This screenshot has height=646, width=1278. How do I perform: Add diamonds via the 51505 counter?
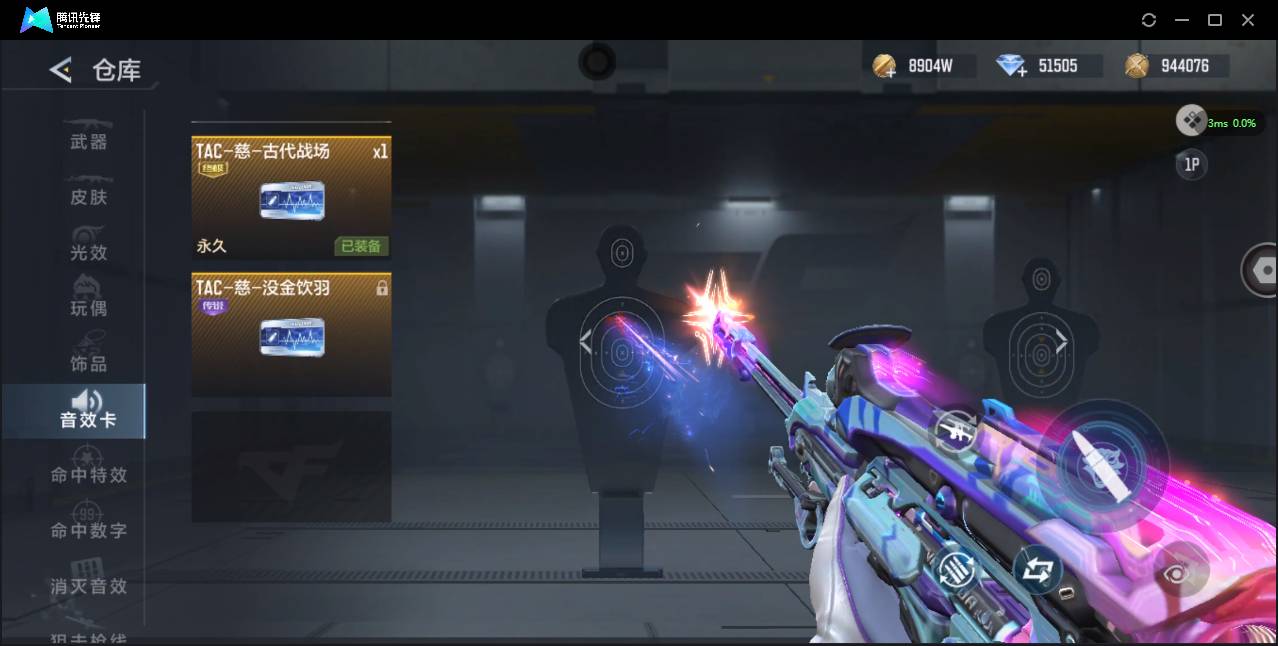point(1012,67)
